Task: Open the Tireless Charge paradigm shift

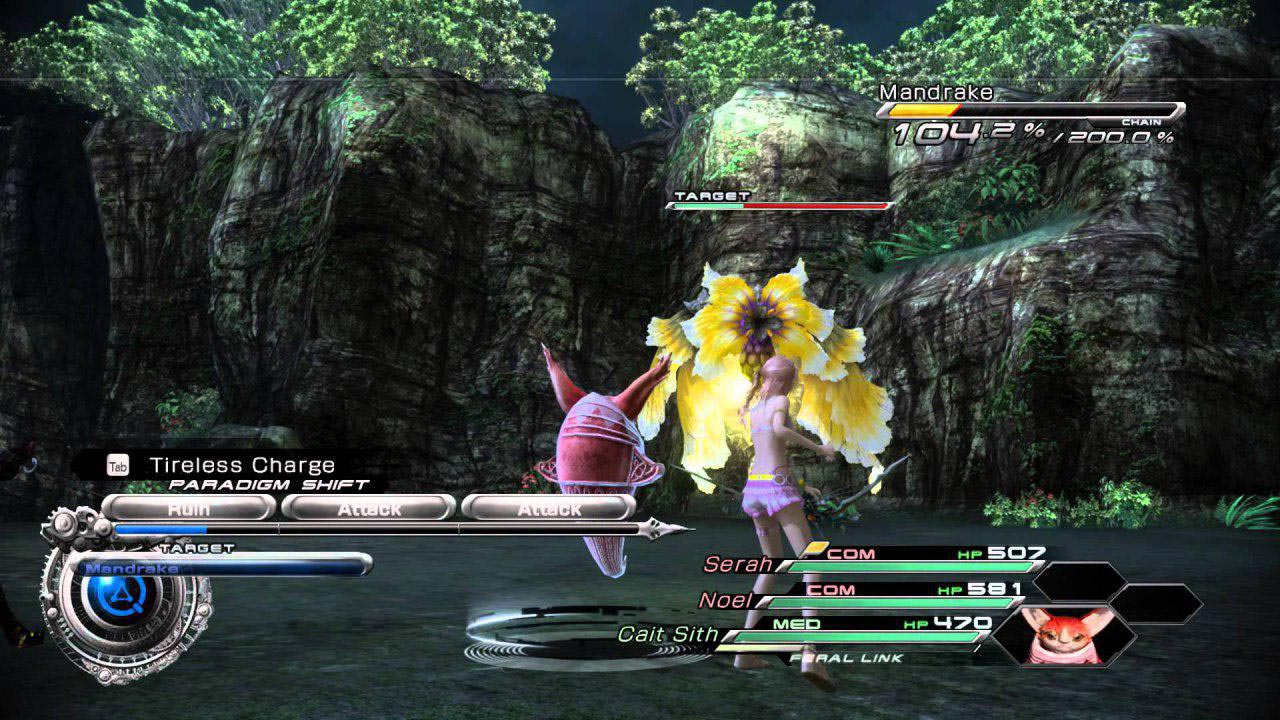Action: point(241,465)
